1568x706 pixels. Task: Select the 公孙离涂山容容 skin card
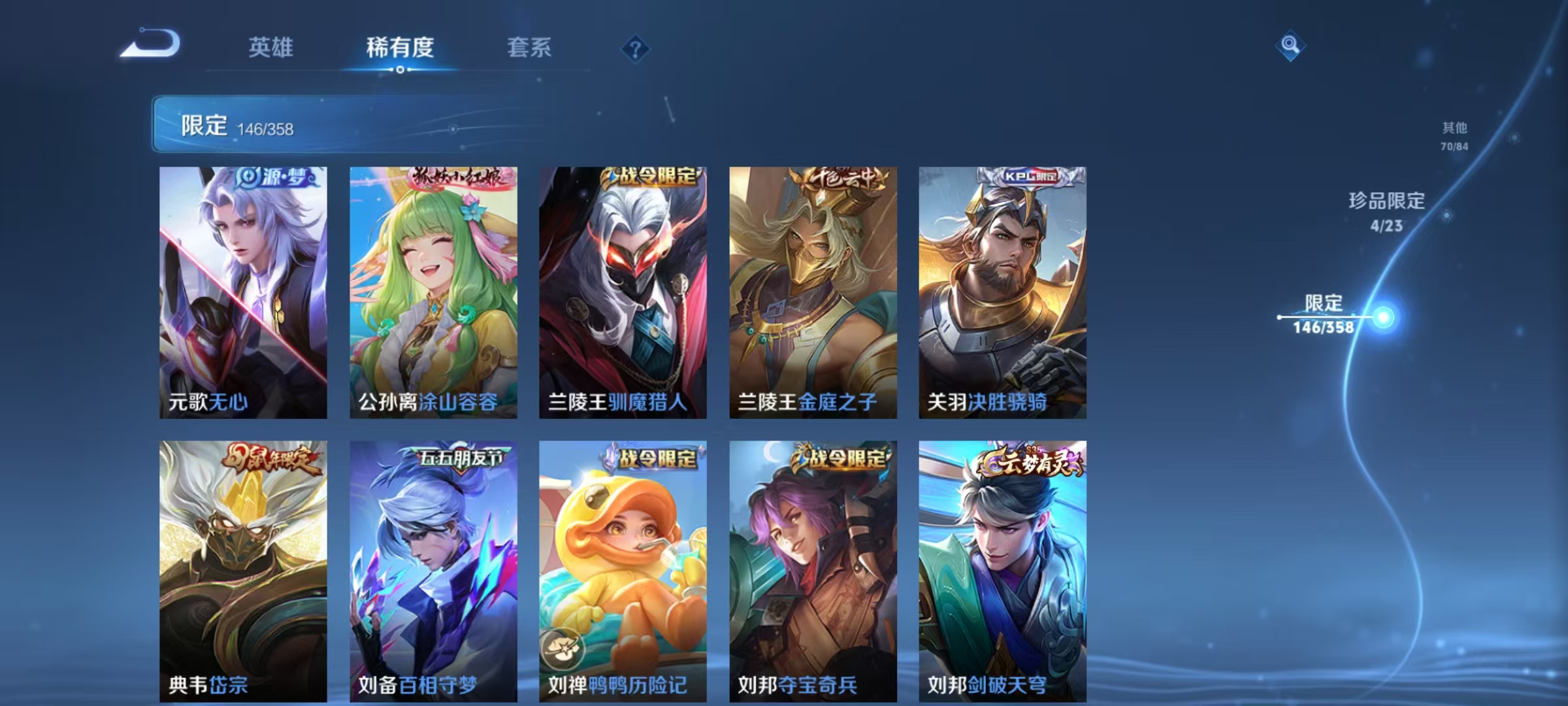pyautogui.click(x=430, y=294)
